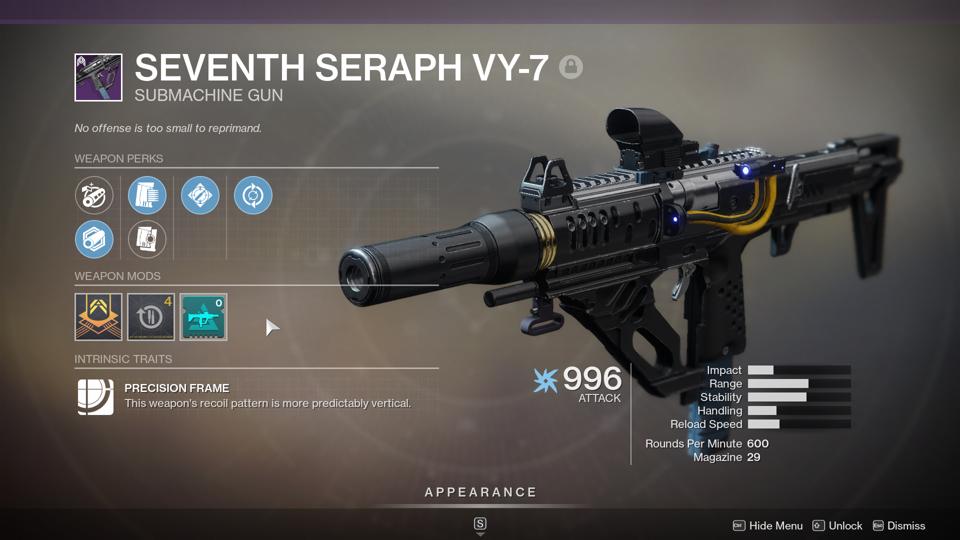Choose the blue-highlighted barrel perk on lower row

point(94,240)
